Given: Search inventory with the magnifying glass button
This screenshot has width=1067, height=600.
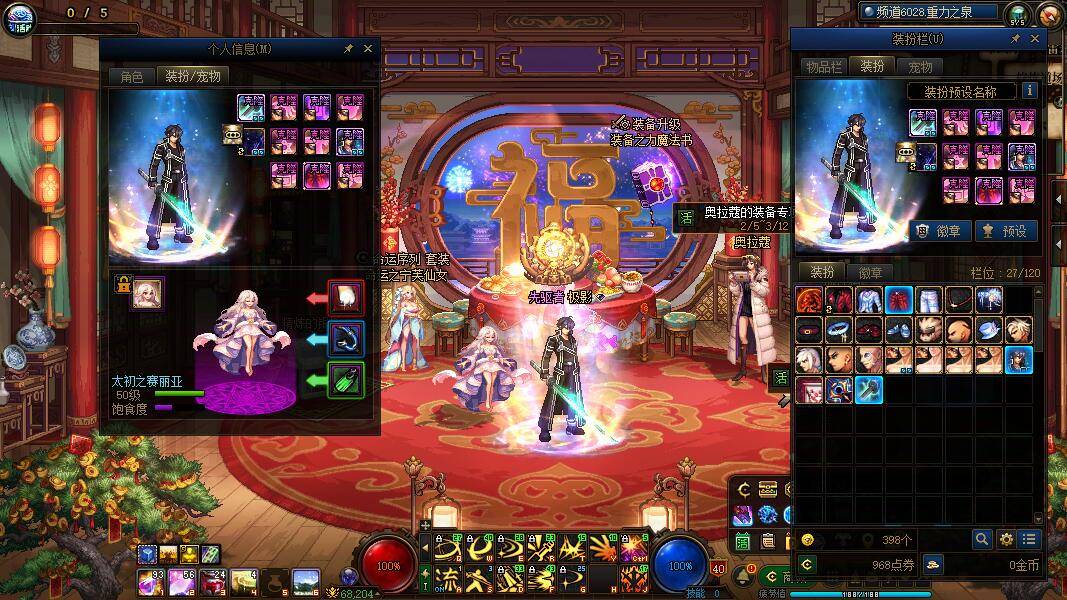Looking at the screenshot, I should [983, 539].
